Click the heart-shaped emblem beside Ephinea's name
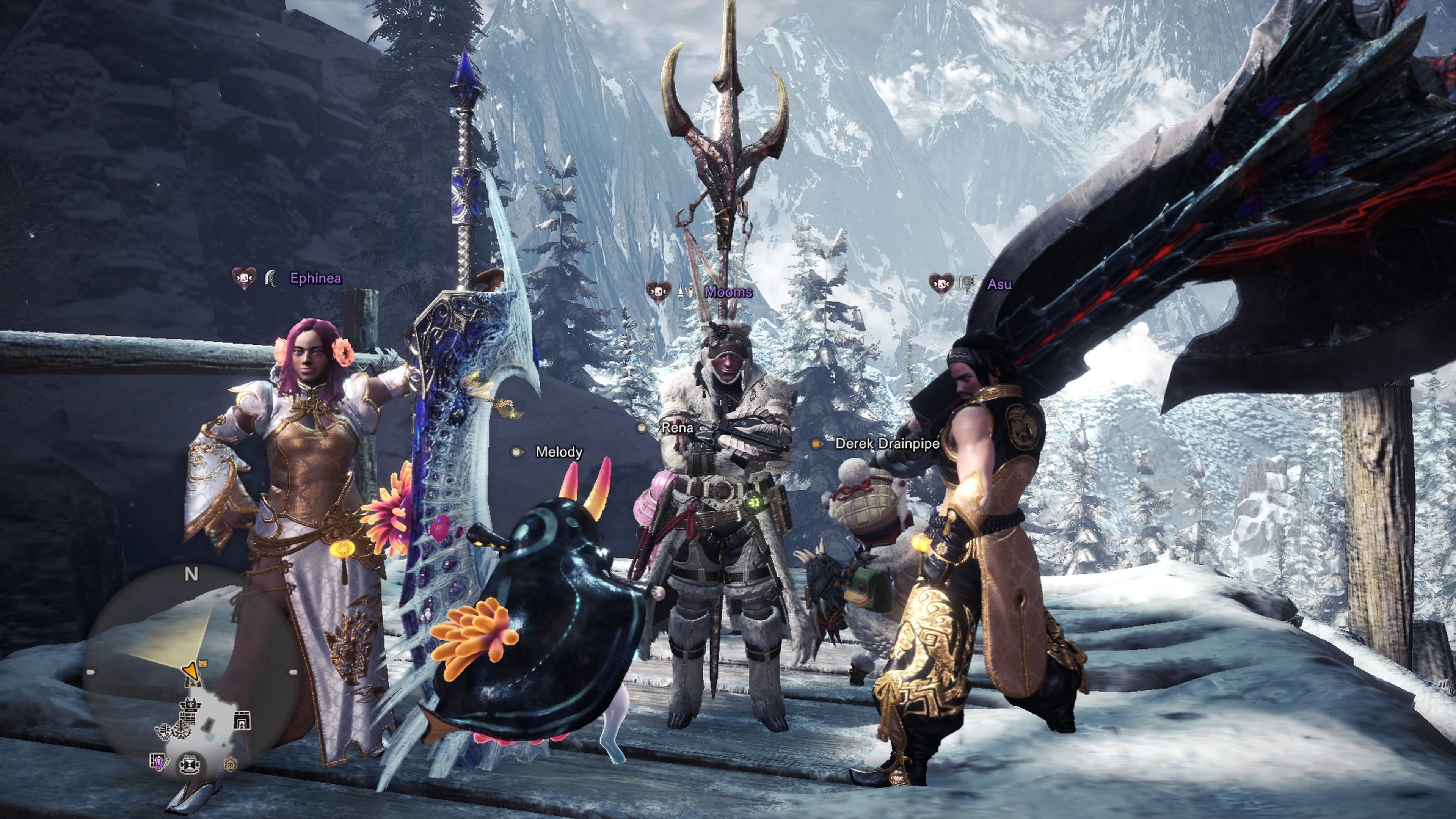Image resolution: width=1456 pixels, height=819 pixels. 243,278
